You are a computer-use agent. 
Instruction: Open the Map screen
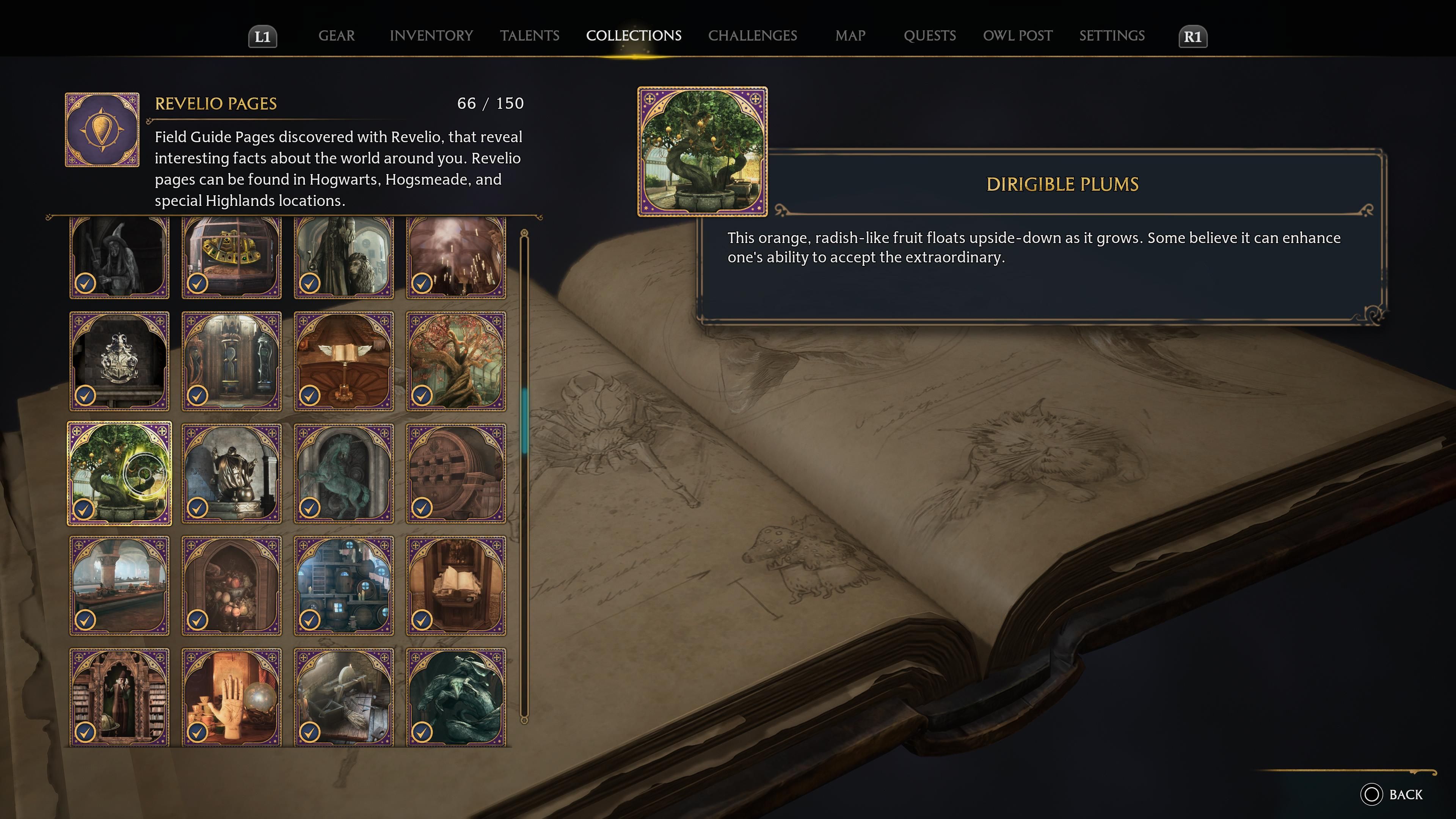tap(850, 36)
